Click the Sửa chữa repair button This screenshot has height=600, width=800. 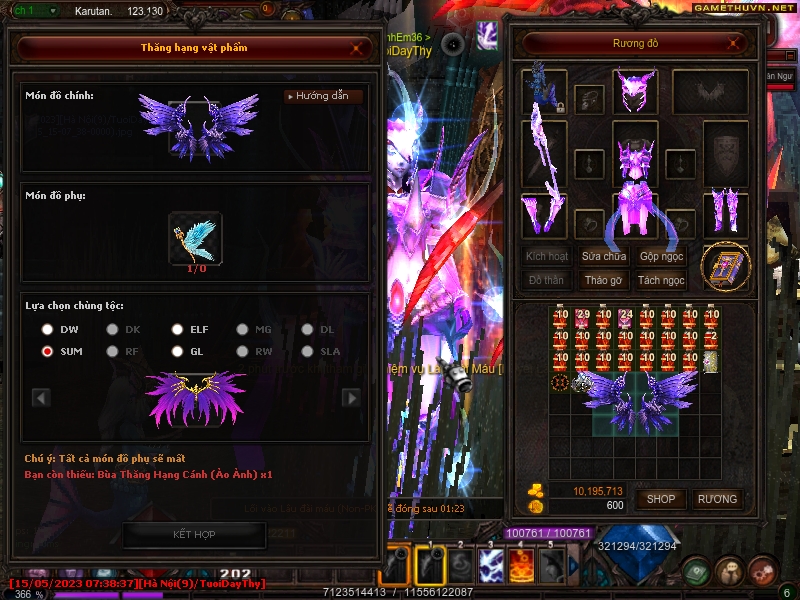click(x=604, y=256)
